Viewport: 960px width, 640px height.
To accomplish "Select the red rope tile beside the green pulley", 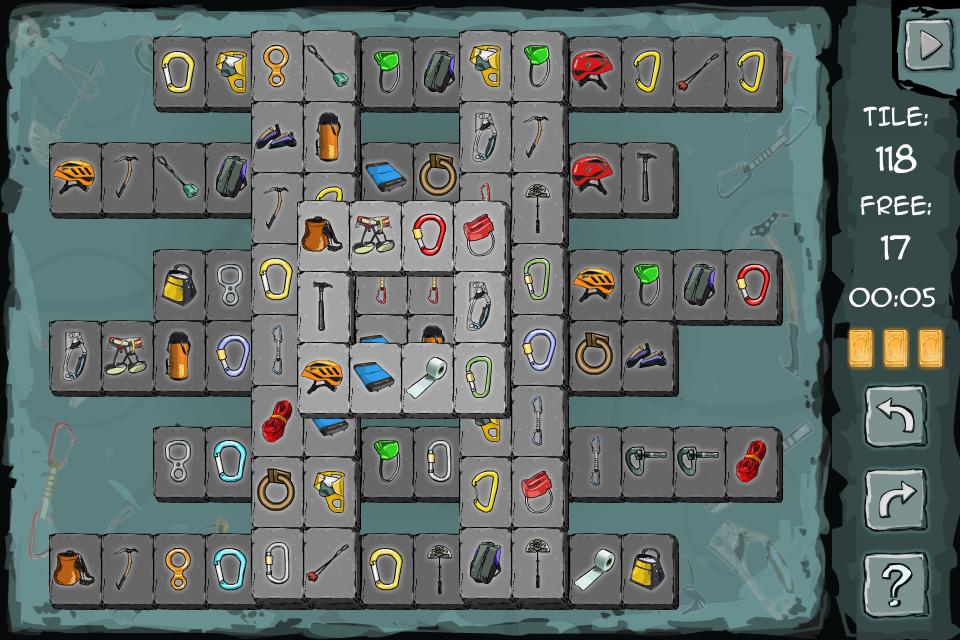I will point(751,462).
